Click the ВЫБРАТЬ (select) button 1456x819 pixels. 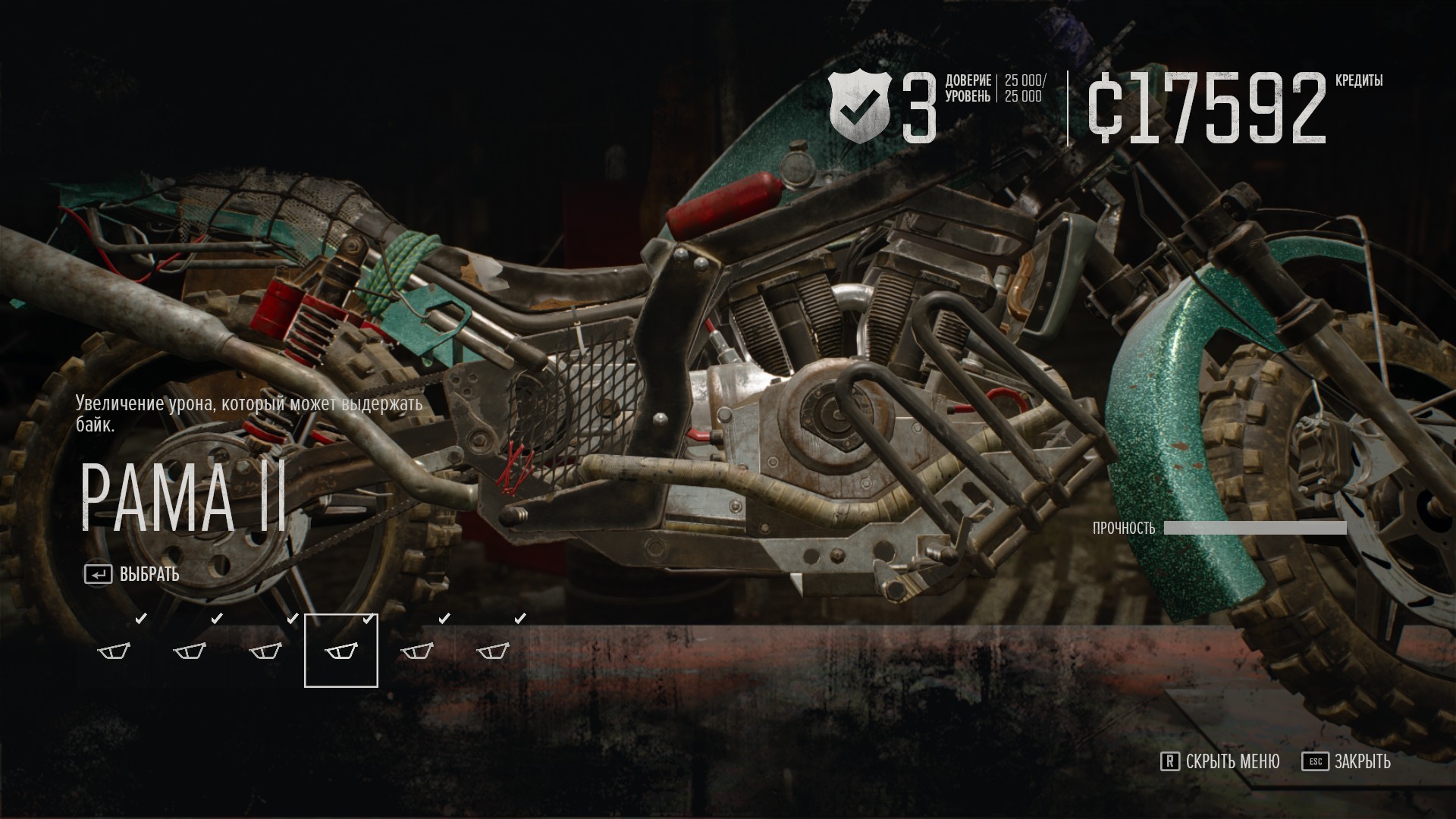coord(133,575)
